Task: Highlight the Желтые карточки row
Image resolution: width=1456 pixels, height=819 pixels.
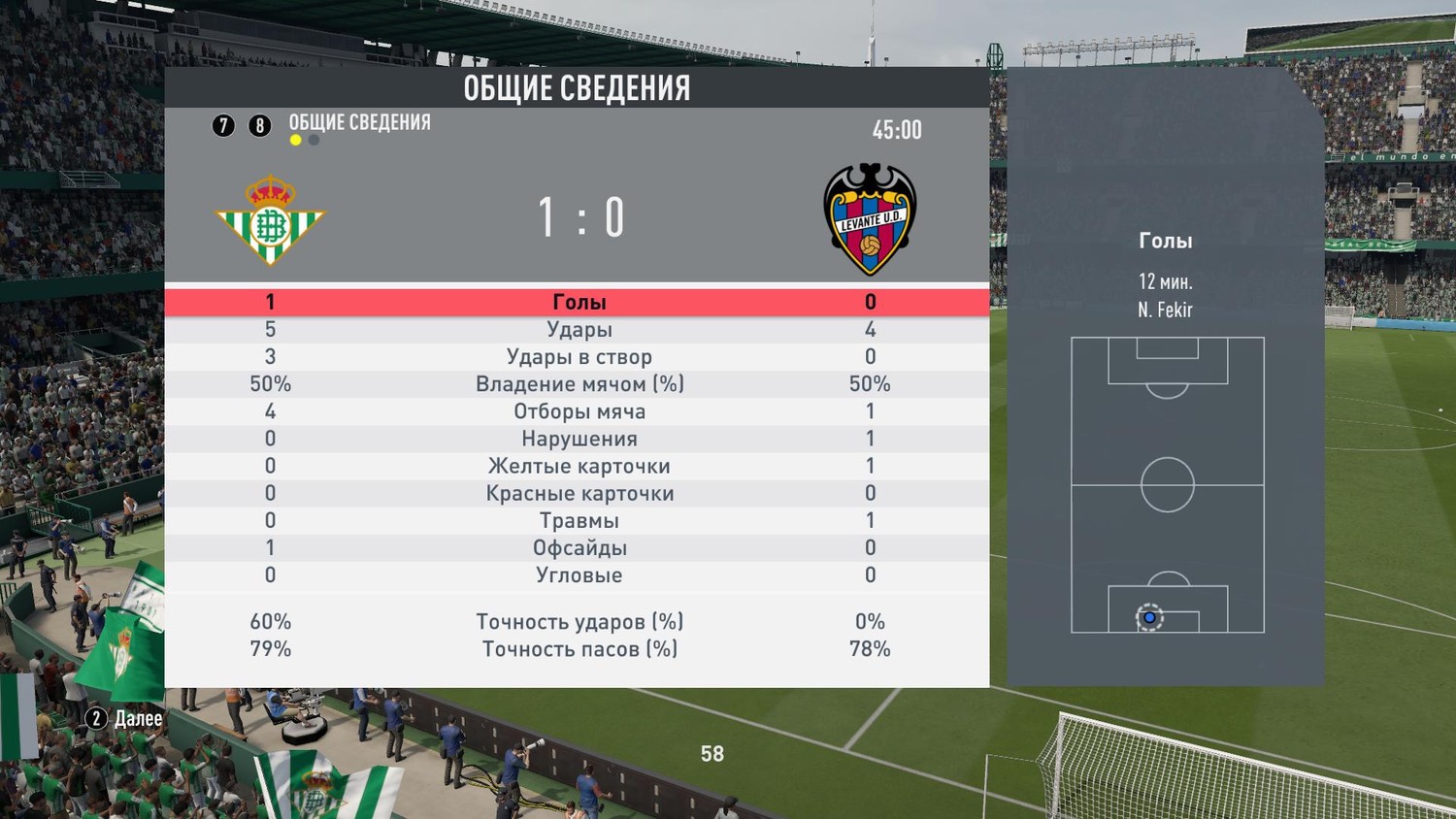Action: (x=579, y=466)
